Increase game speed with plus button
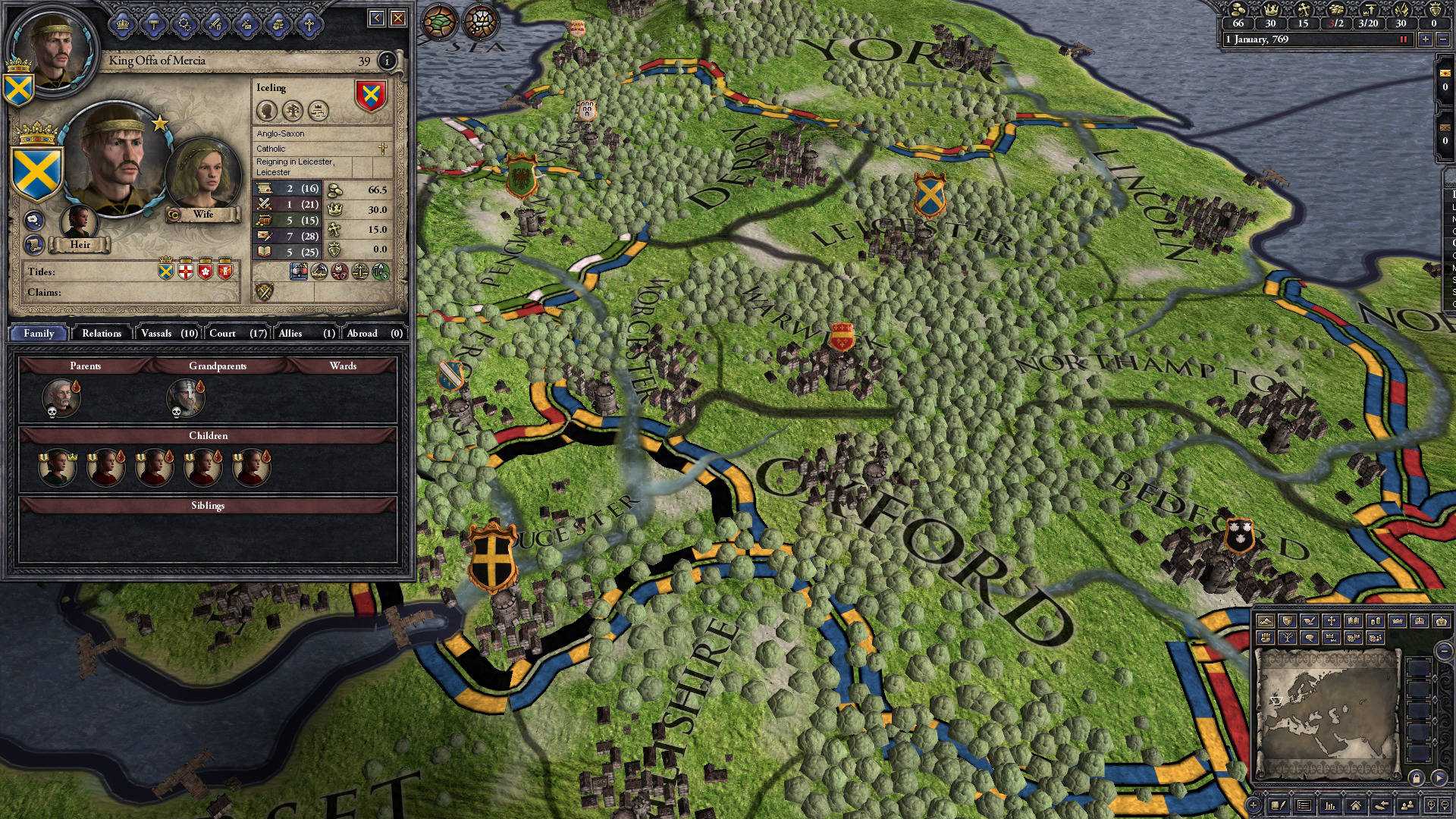Viewport: 1456px width, 819px height. [1426, 39]
